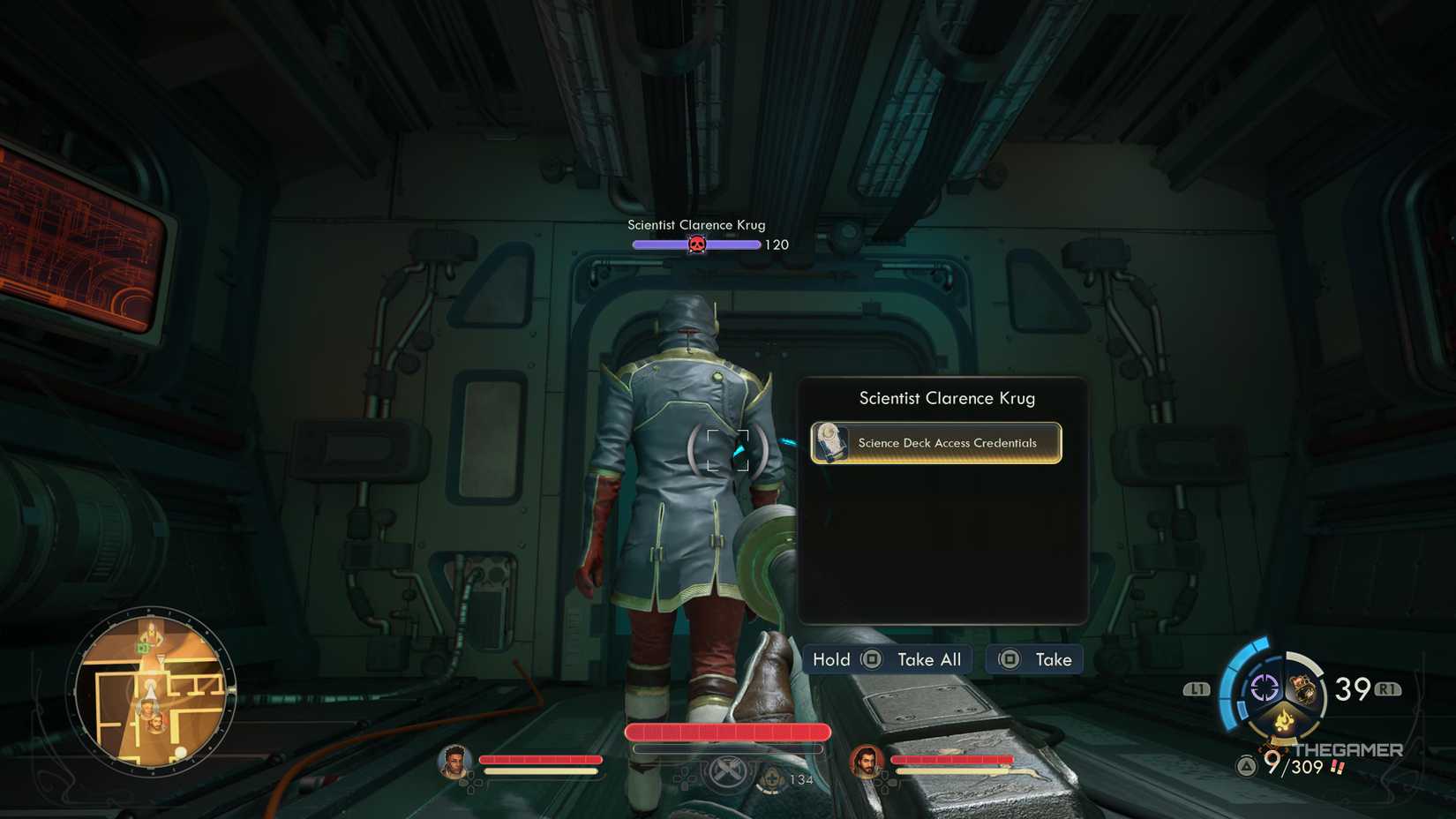
Task: Click the Take button
Action: click(x=1055, y=659)
